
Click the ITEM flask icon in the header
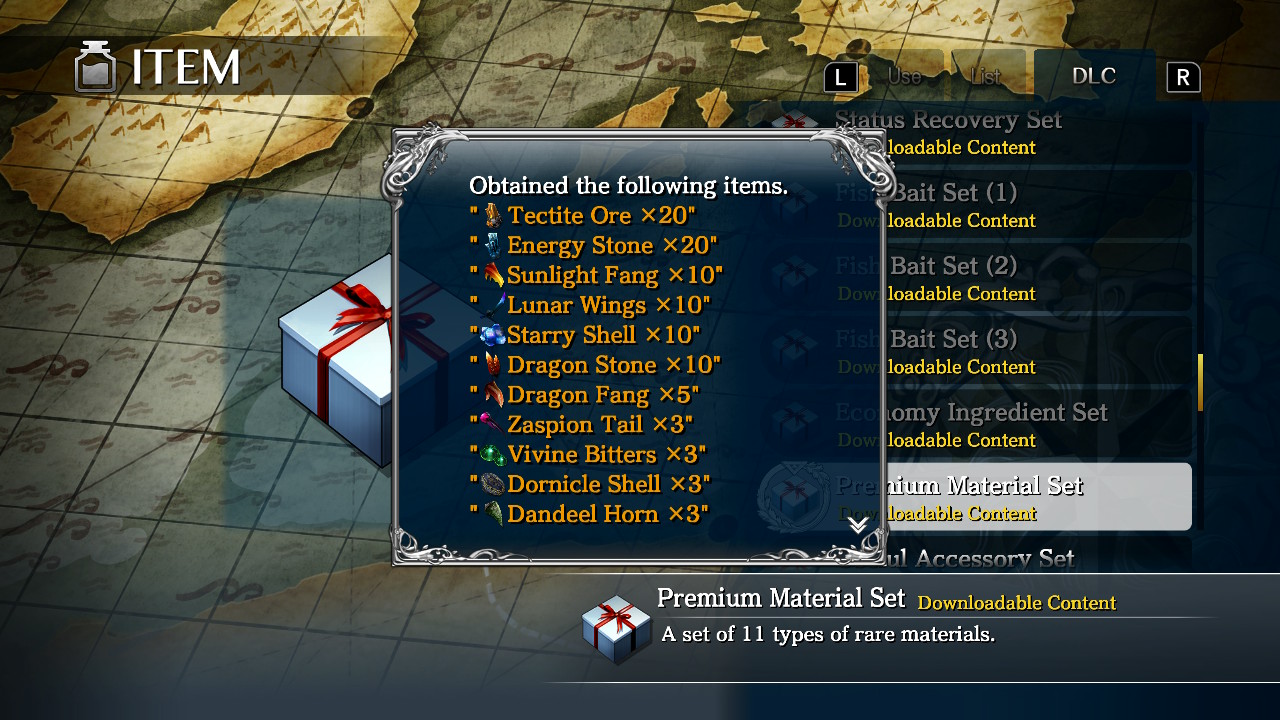click(x=95, y=67)
